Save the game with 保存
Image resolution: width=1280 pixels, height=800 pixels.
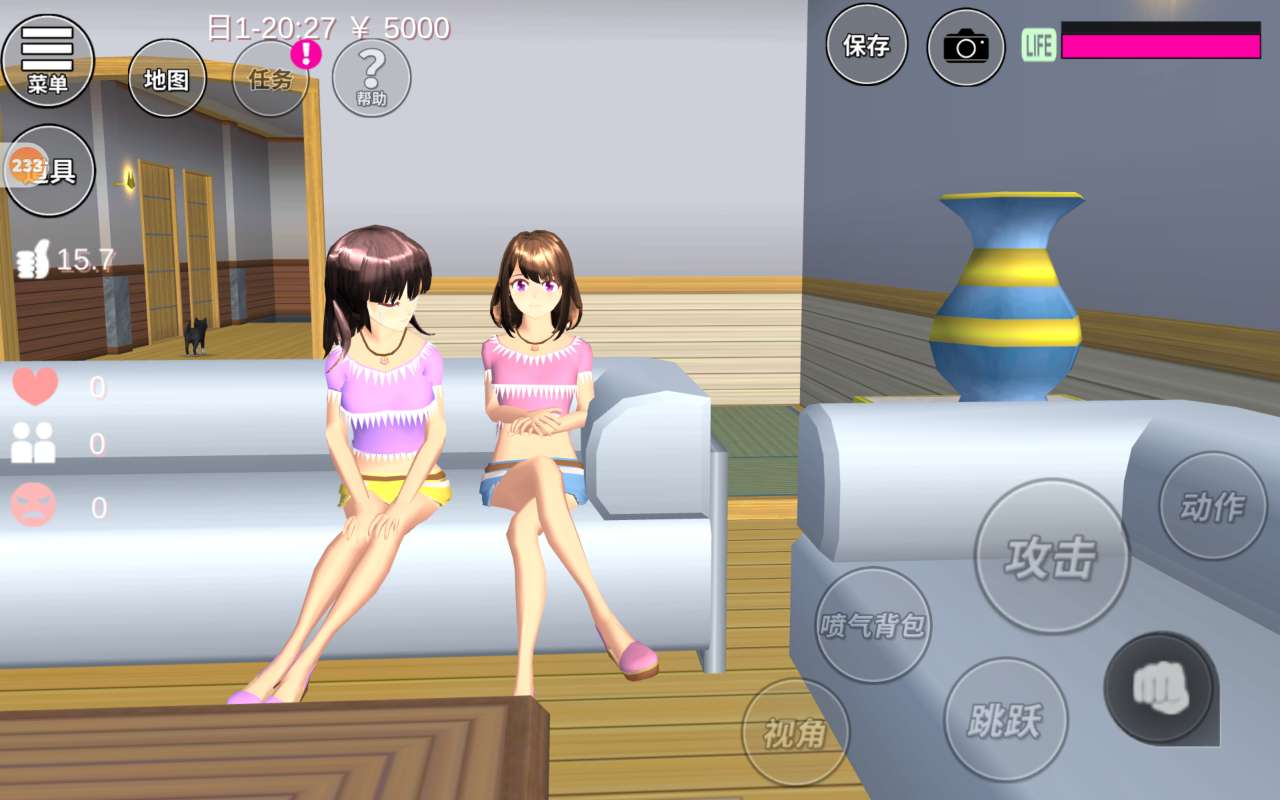click(x=866, y=45)
